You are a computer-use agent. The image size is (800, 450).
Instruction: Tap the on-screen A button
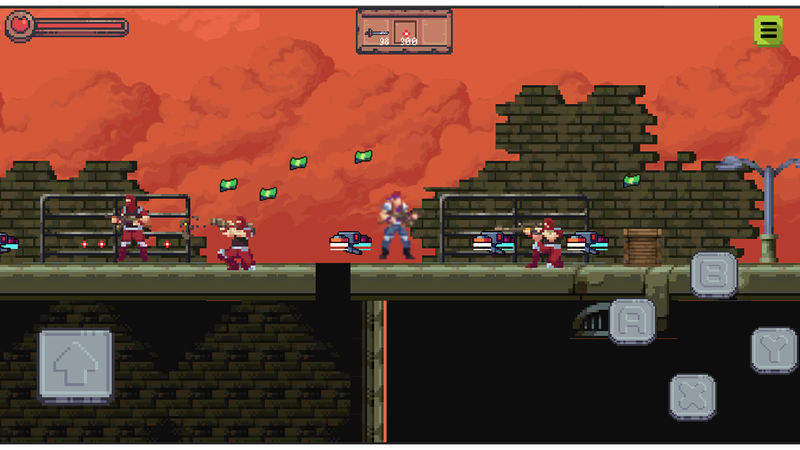pyautogui.click(x=633, y=321)
